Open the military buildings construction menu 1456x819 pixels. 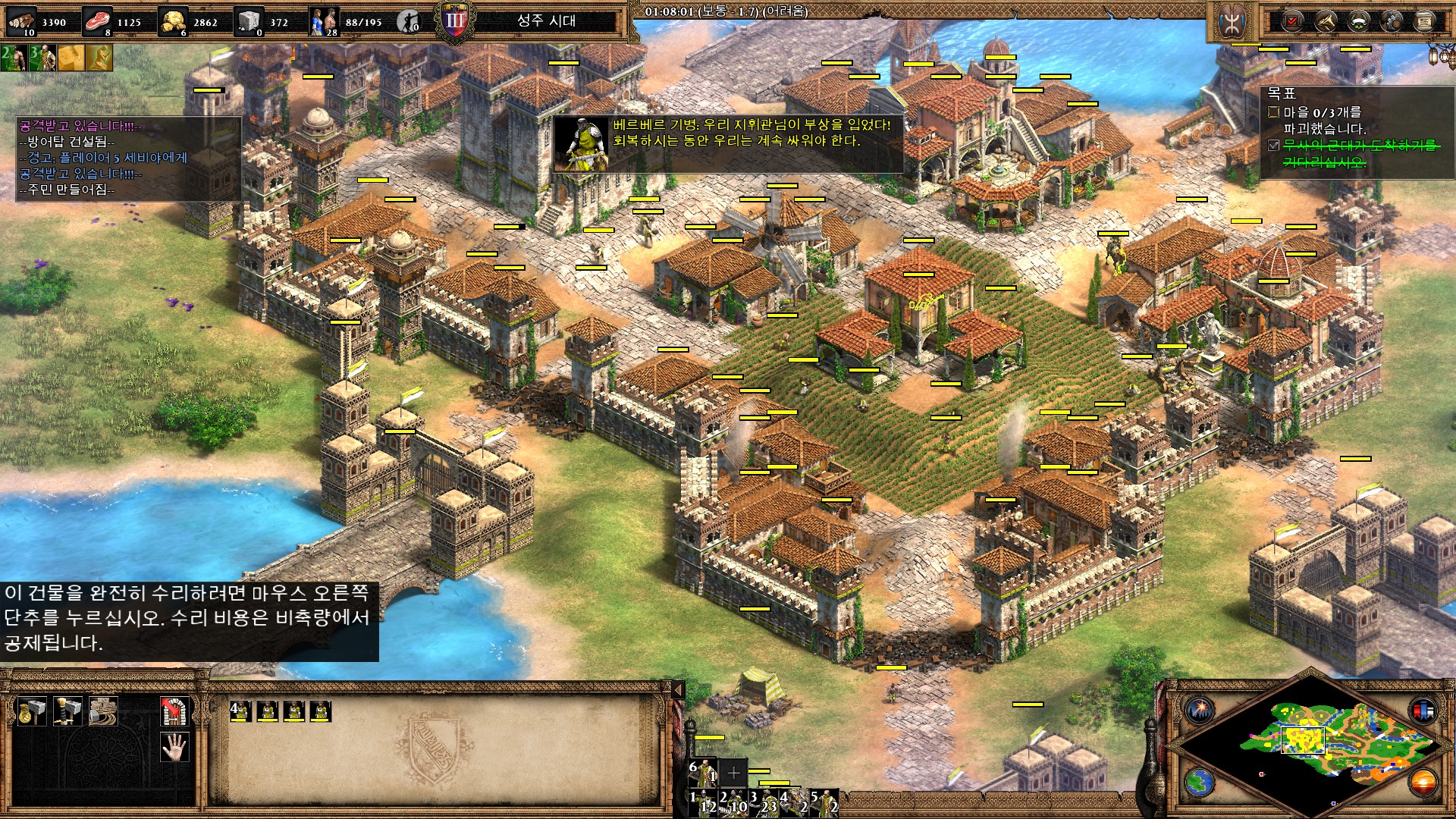coord(67,711)
